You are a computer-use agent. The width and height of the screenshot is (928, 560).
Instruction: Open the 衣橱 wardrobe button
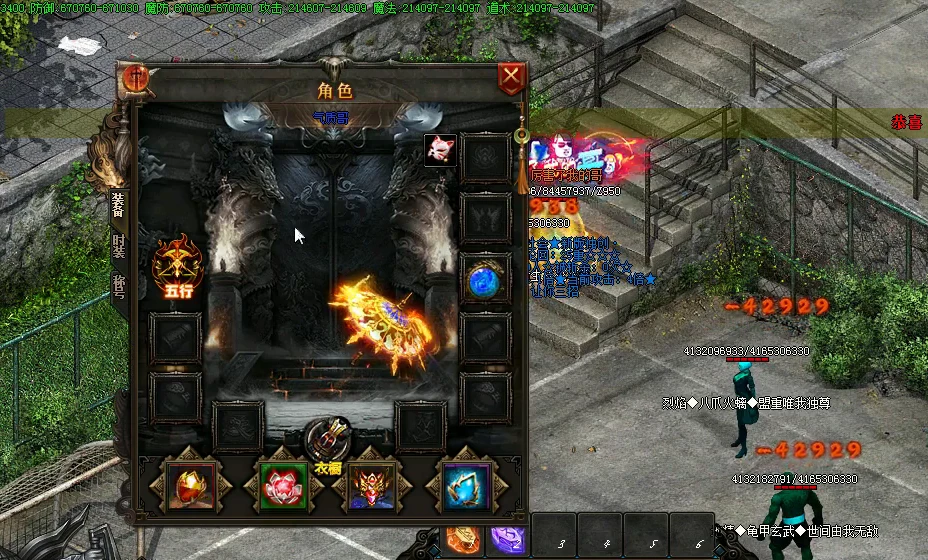(329, 441)
